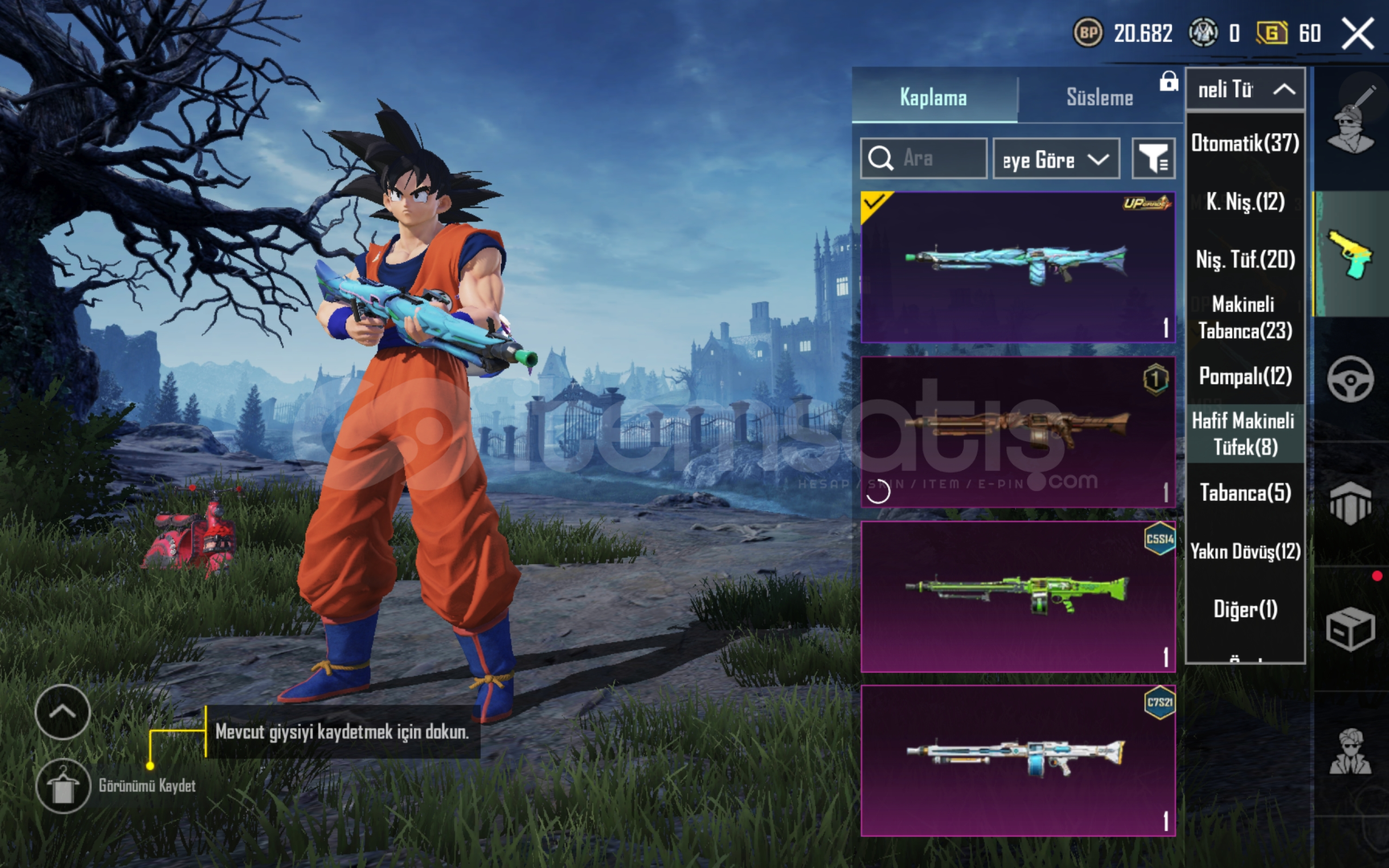1389x868 pixels.
Task: Save look with Görünümü Kaydet button
Action: (x=64, y=785)
